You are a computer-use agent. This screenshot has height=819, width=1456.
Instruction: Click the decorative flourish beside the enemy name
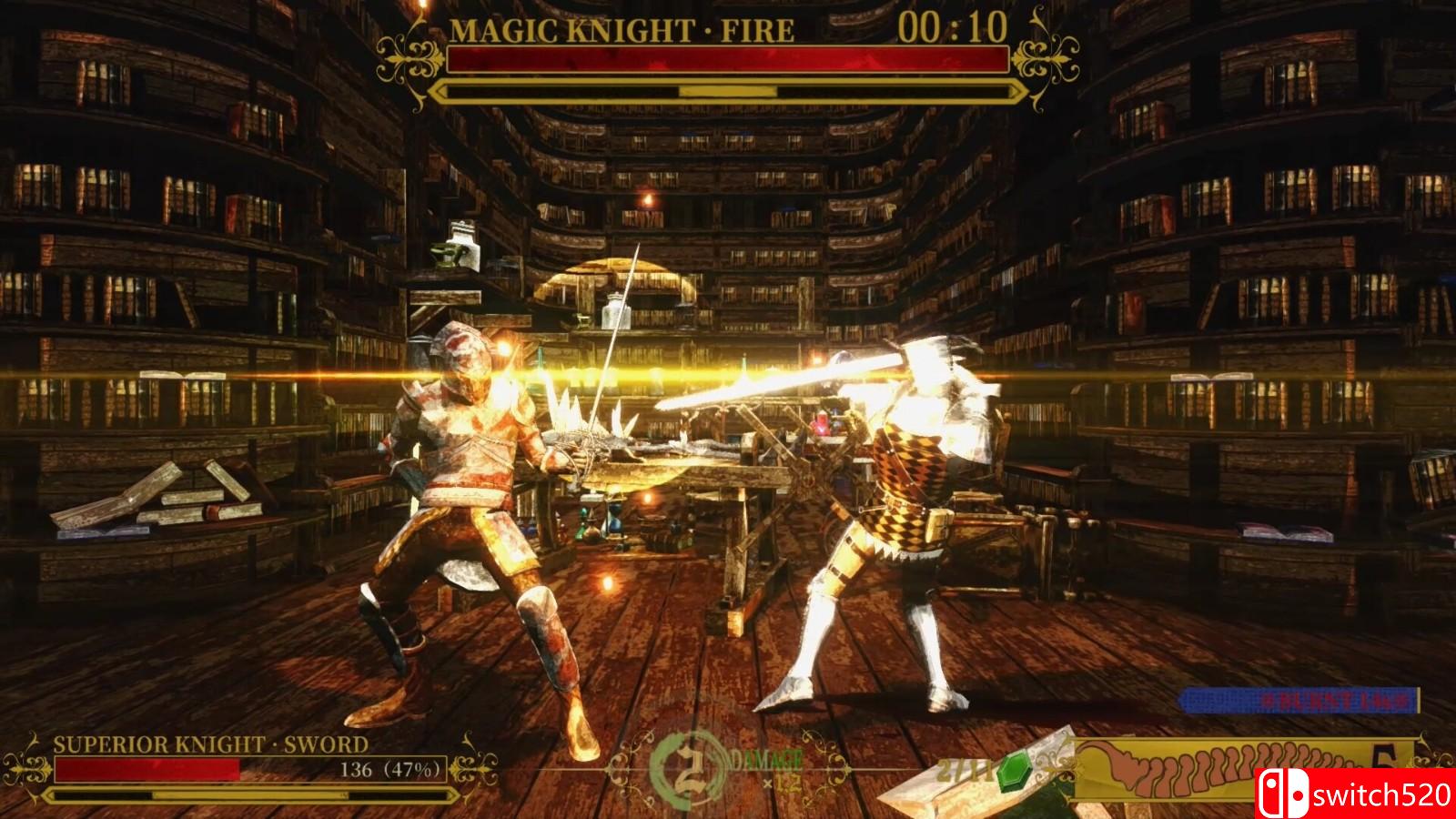409,59
